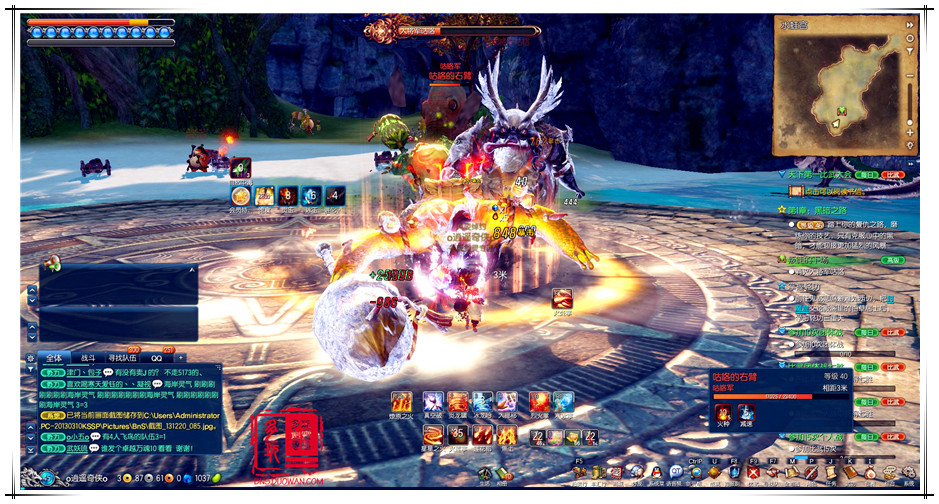Expand the minimap with the double-arrow button

(x=909, y=24)
